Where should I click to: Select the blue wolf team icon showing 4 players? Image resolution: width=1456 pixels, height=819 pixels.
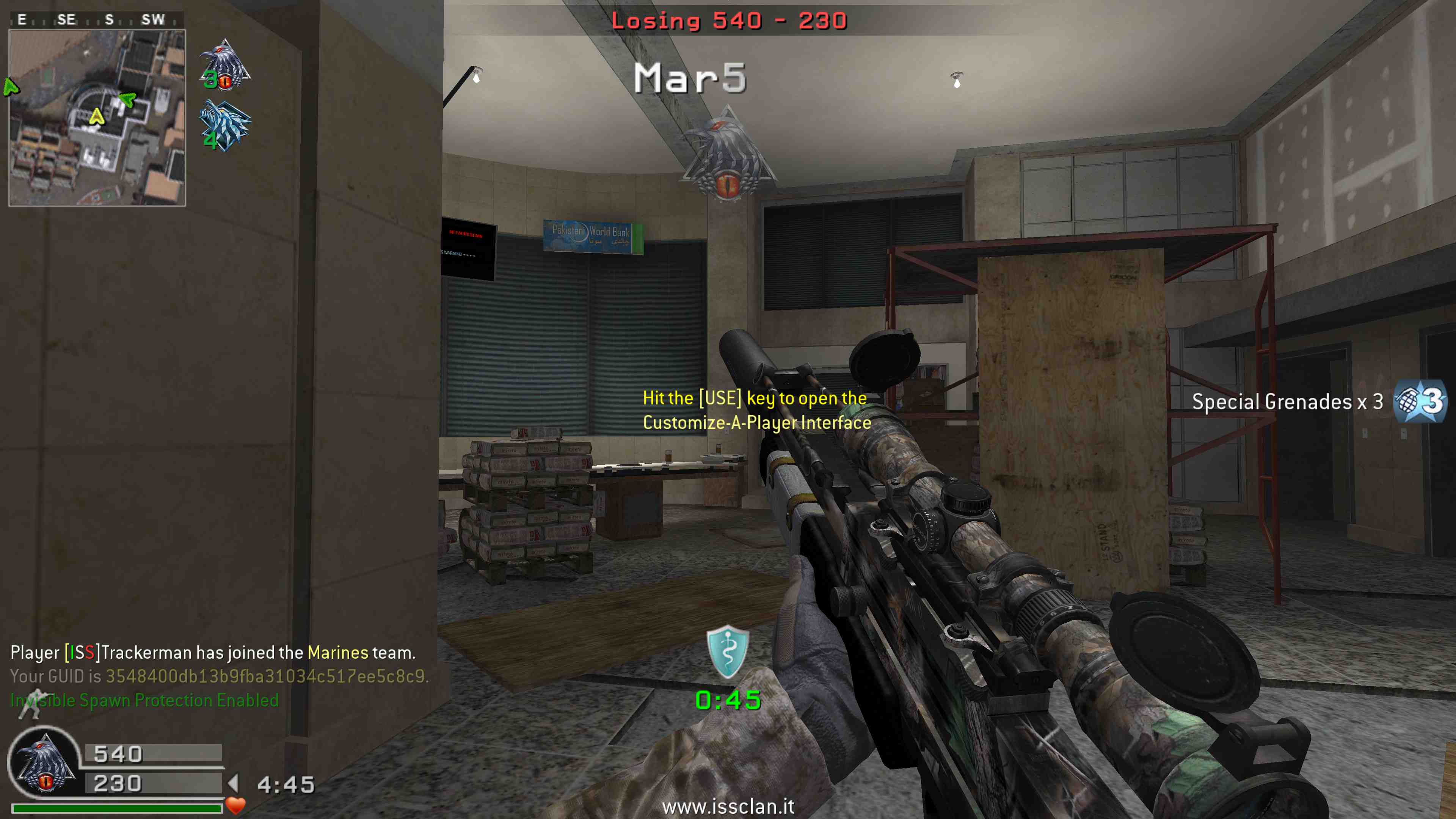coord(225,126)
